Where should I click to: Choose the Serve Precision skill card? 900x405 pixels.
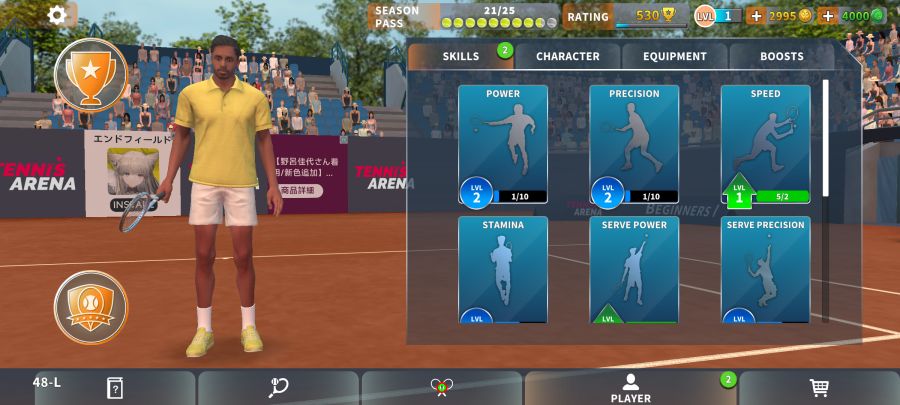[765, 270]
